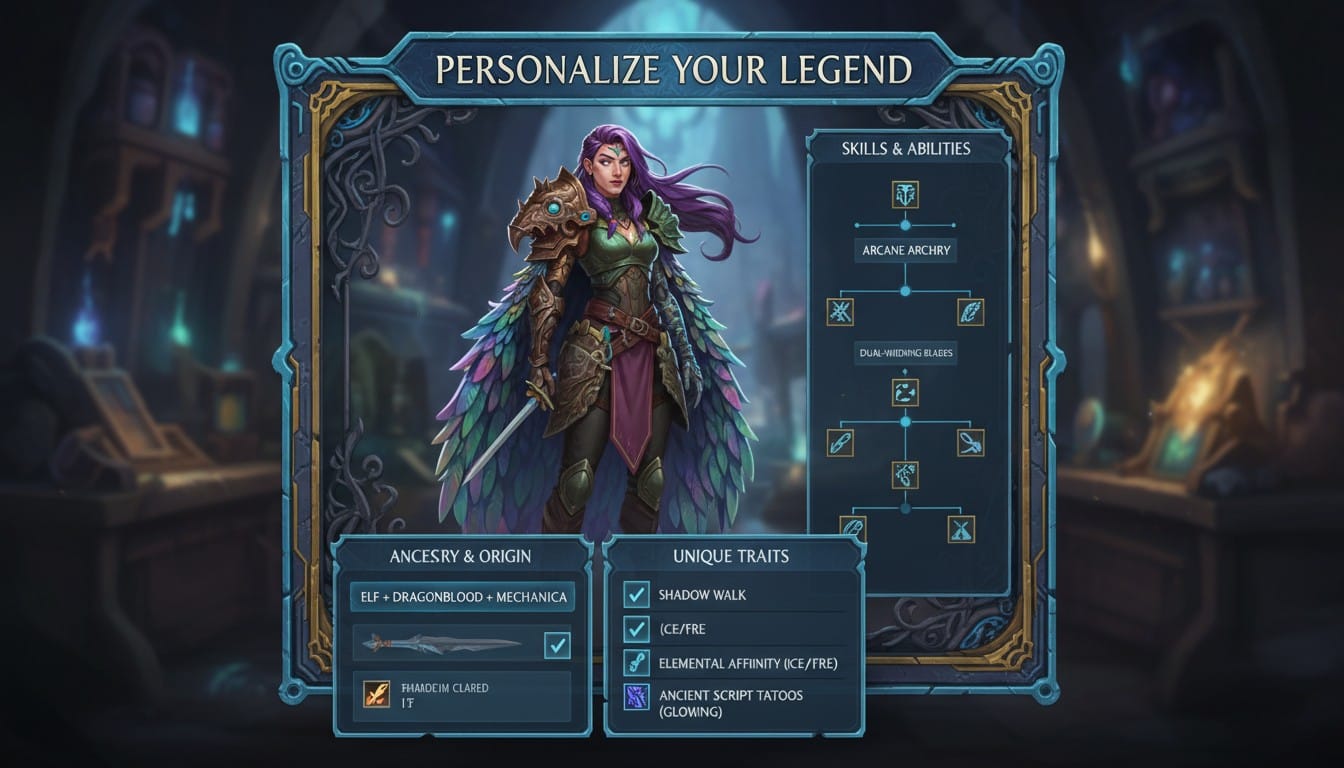The width and height of the screenshot is (1344, 768).
Task: Select the Elf + Dragonblood + Mechanica ancestry
Action: 463,597
